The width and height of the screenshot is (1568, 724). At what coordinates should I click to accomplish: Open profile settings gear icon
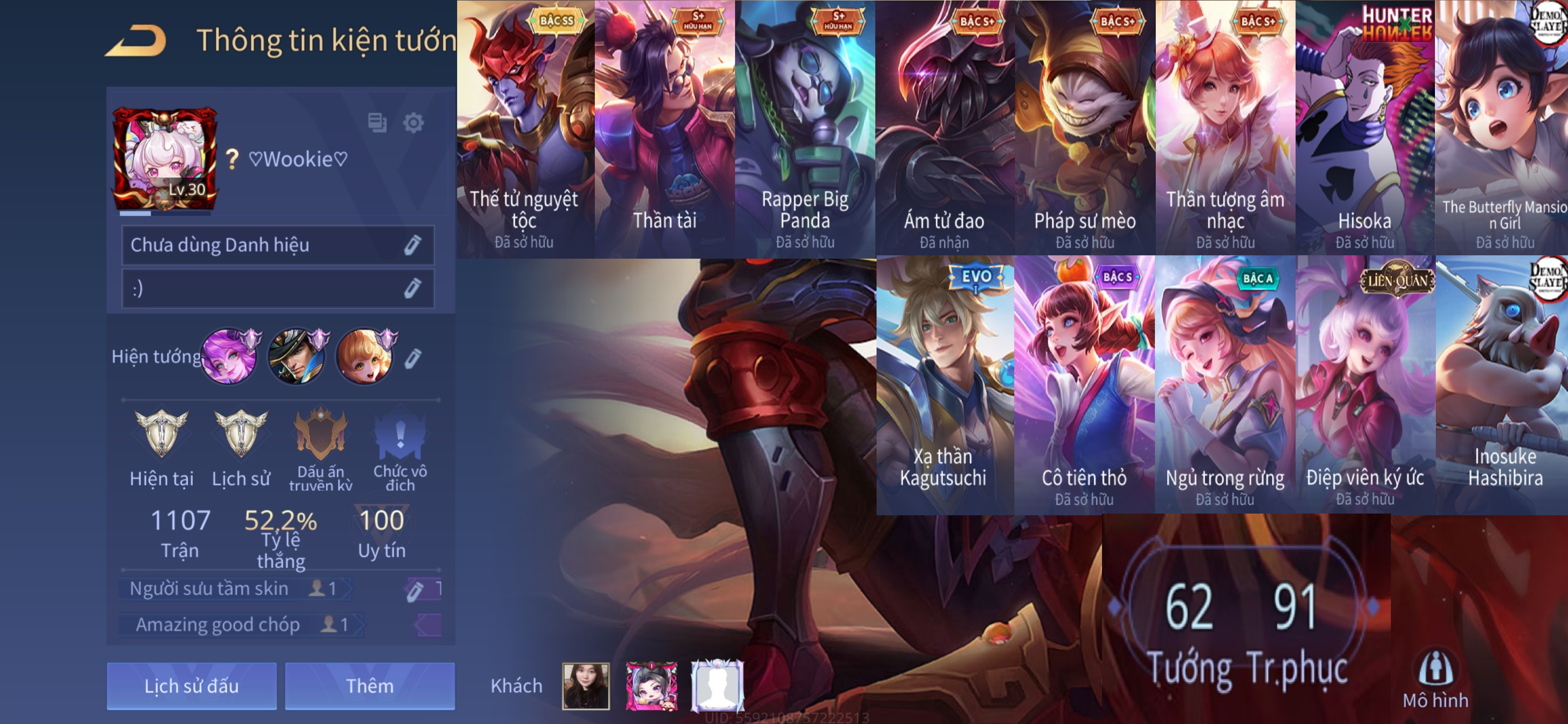tap(414, 123)
